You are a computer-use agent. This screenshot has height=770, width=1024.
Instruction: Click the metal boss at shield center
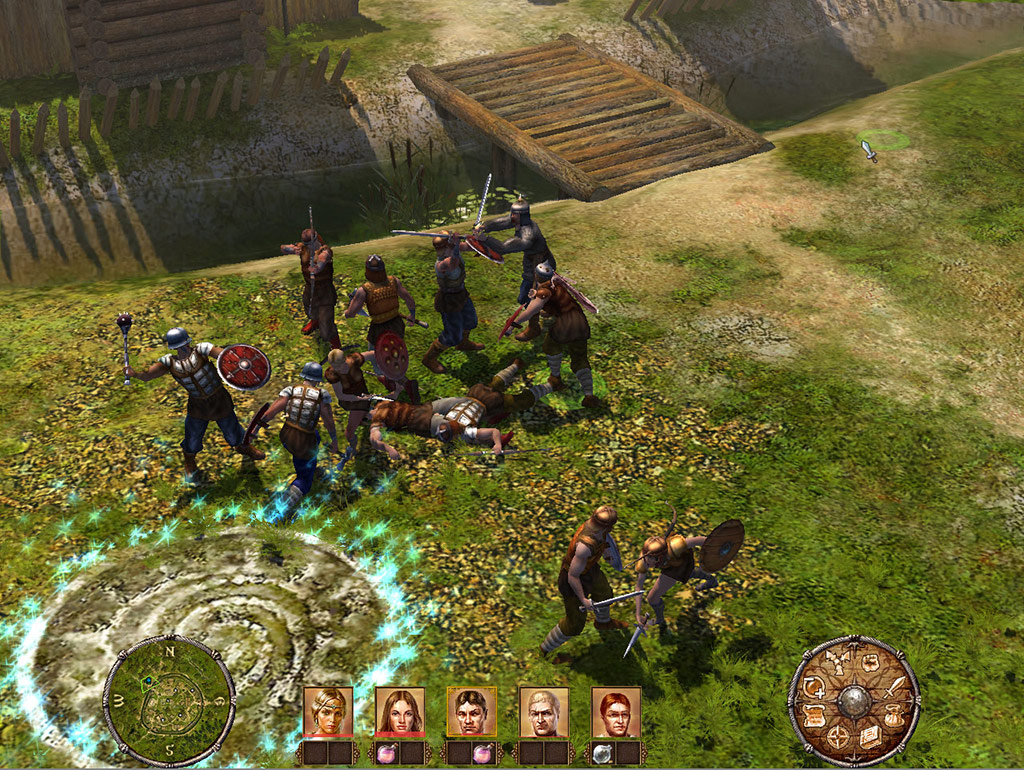854,700
